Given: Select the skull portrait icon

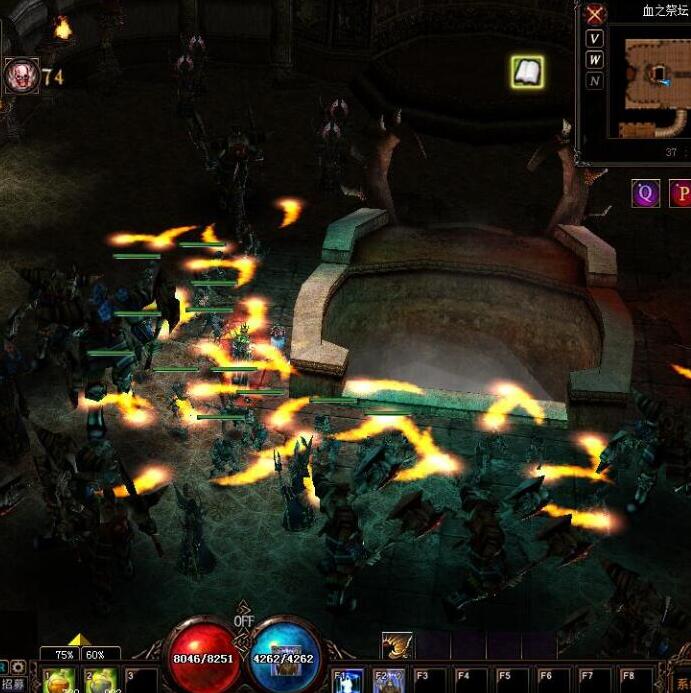Looking at the screenshot, I should (x=20, y=76).
